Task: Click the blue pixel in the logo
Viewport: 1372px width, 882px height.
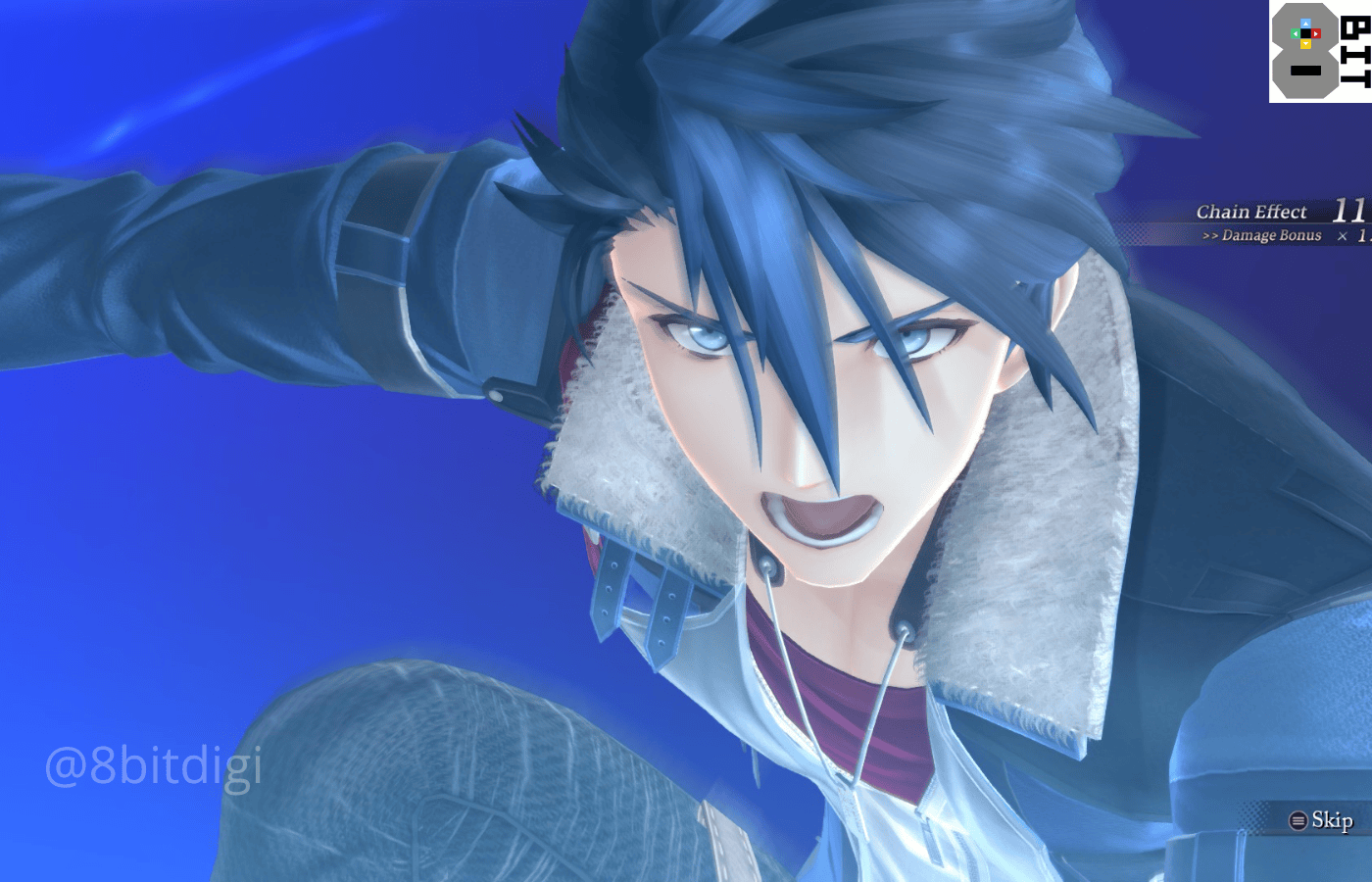Action: 1306,24
